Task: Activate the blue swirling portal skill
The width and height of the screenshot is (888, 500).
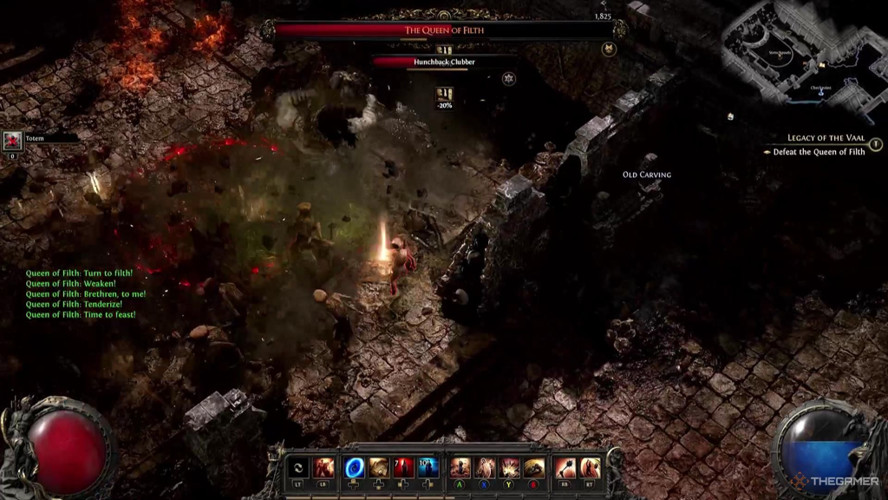Action: pos(354,467)
